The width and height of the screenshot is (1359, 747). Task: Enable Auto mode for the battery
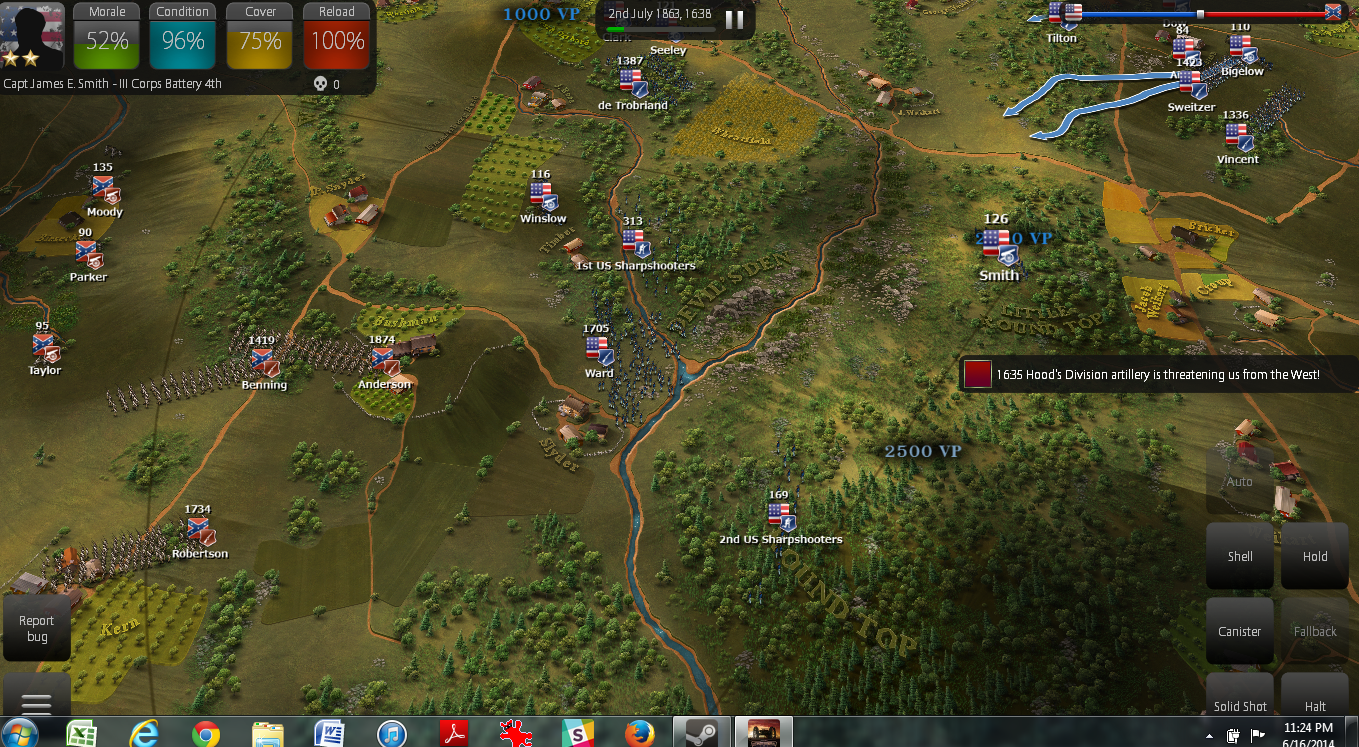[x=1240, y=481]
